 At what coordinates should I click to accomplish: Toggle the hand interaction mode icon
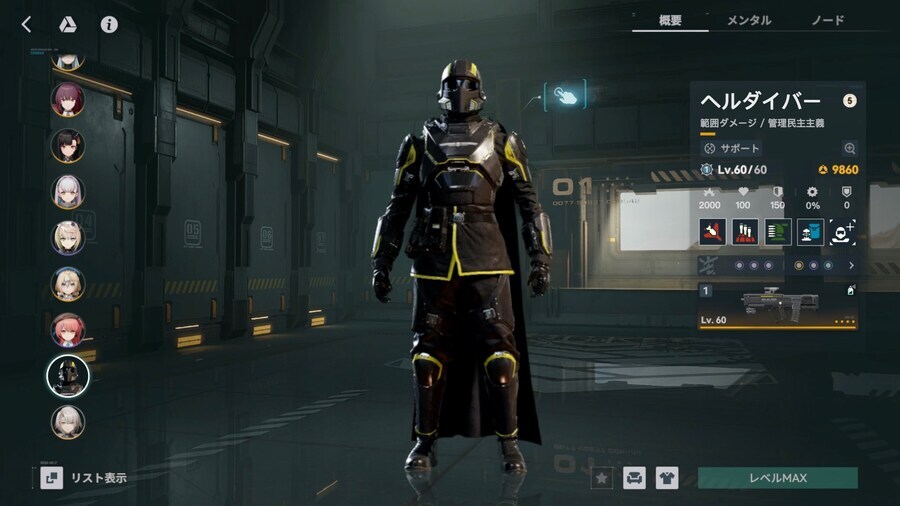tap(565, 96)
